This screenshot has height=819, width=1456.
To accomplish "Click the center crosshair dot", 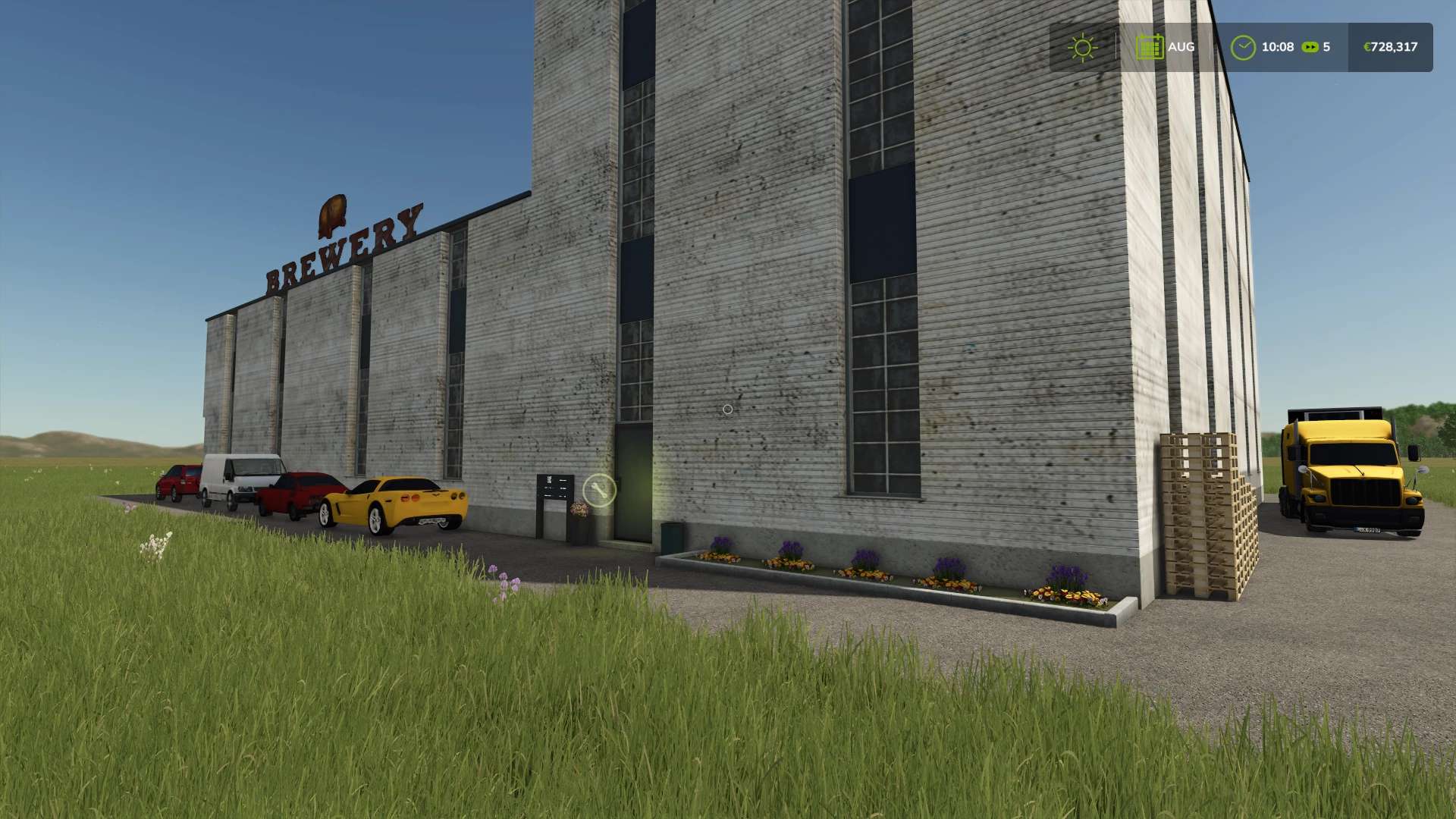I will pyautogui.click(x=727, y=409).
